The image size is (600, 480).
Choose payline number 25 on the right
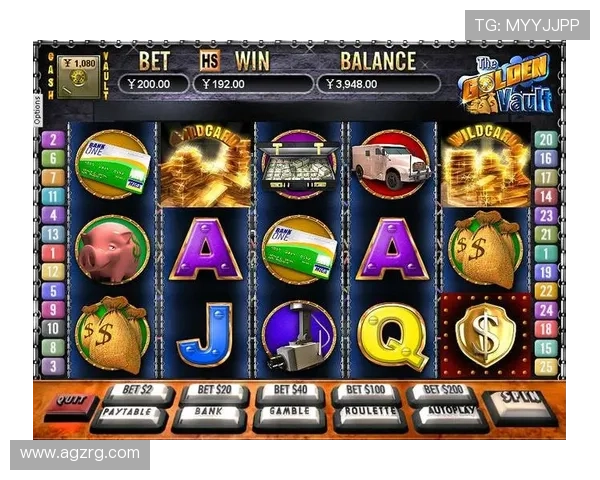coord(545,365)
